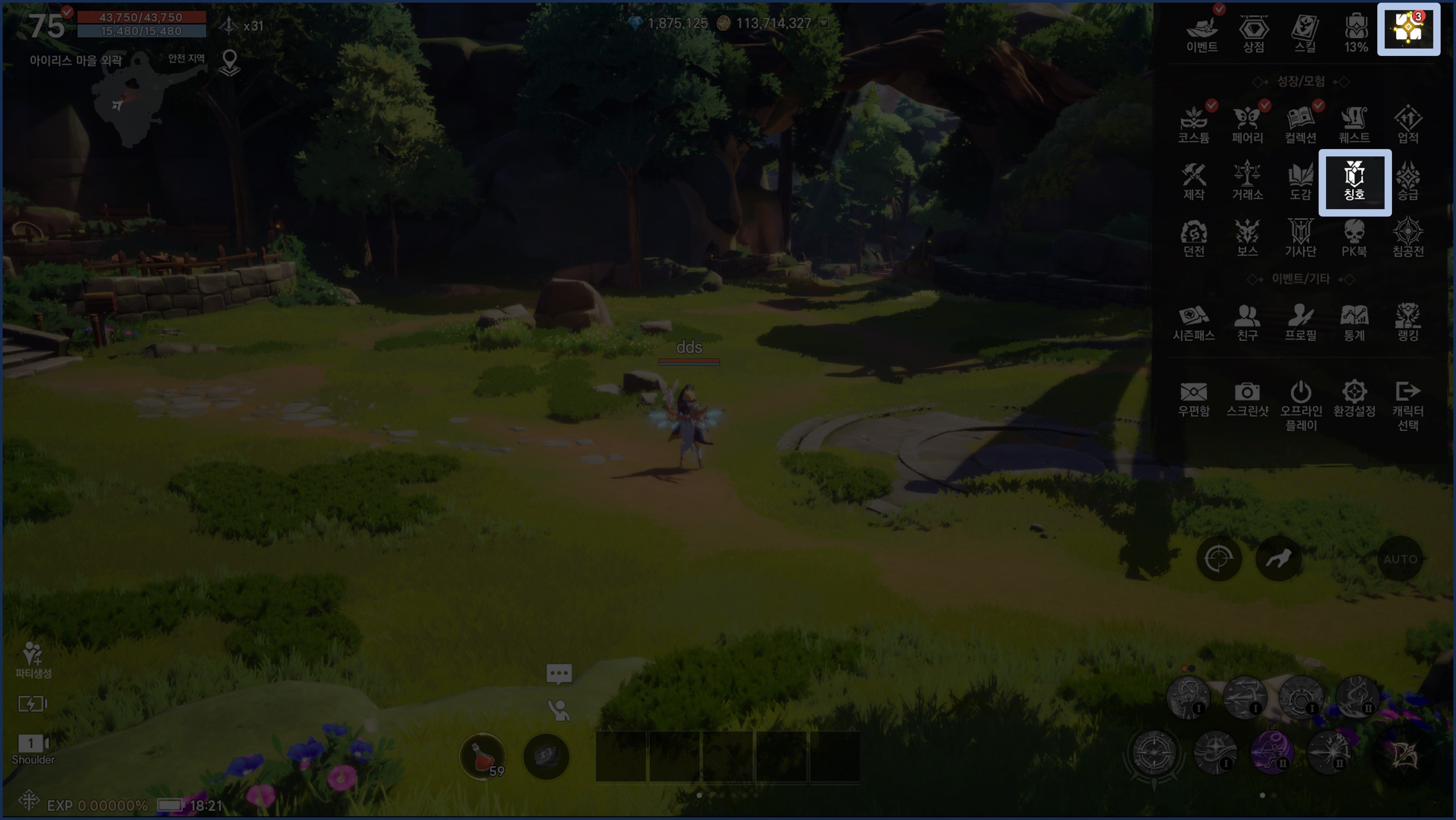Open the 친구 friends list
The height and width of the screenshot is (820, 1456).
coord(1247,323)
